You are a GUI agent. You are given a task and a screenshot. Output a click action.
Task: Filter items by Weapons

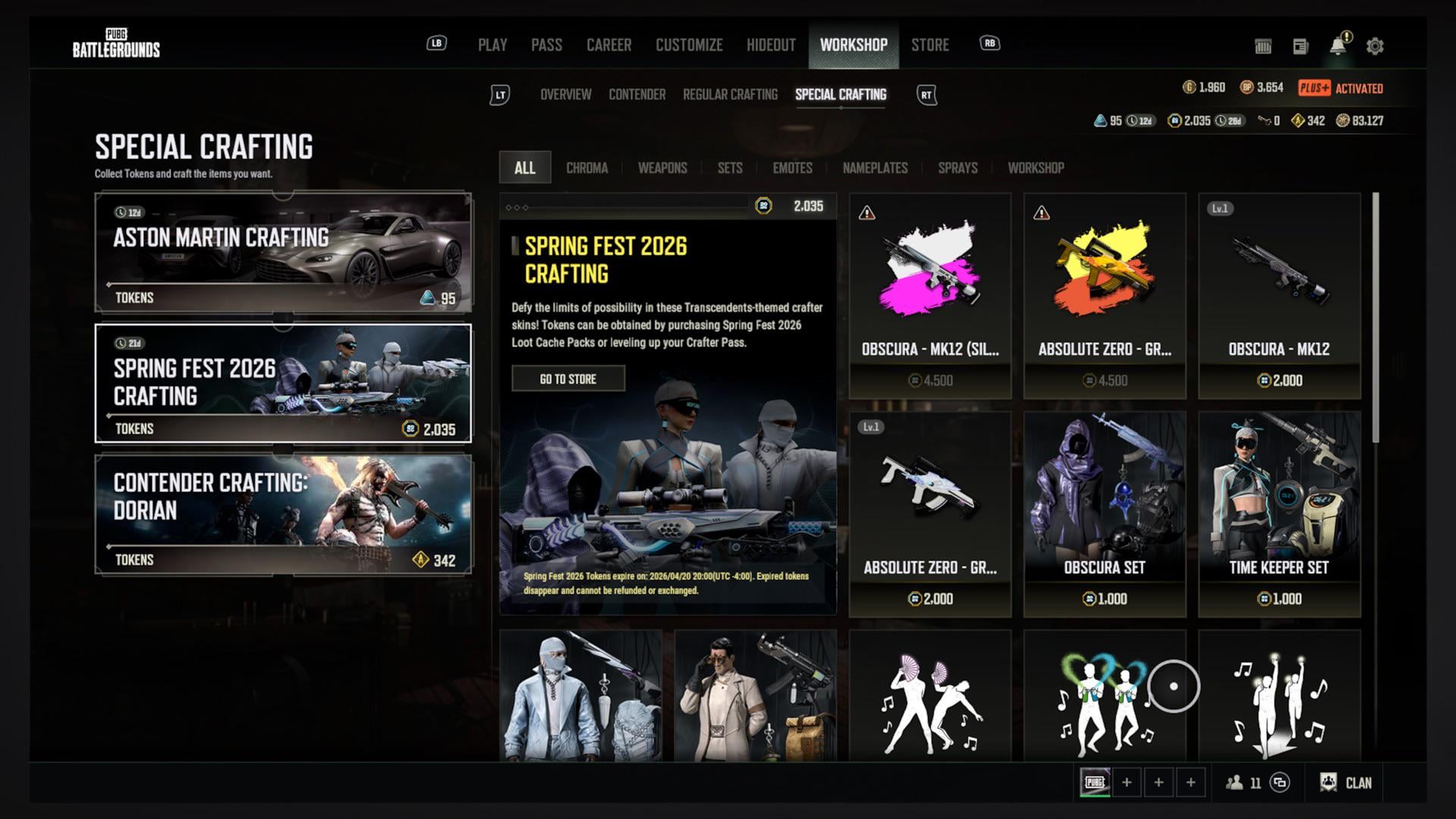pos(662,168)
